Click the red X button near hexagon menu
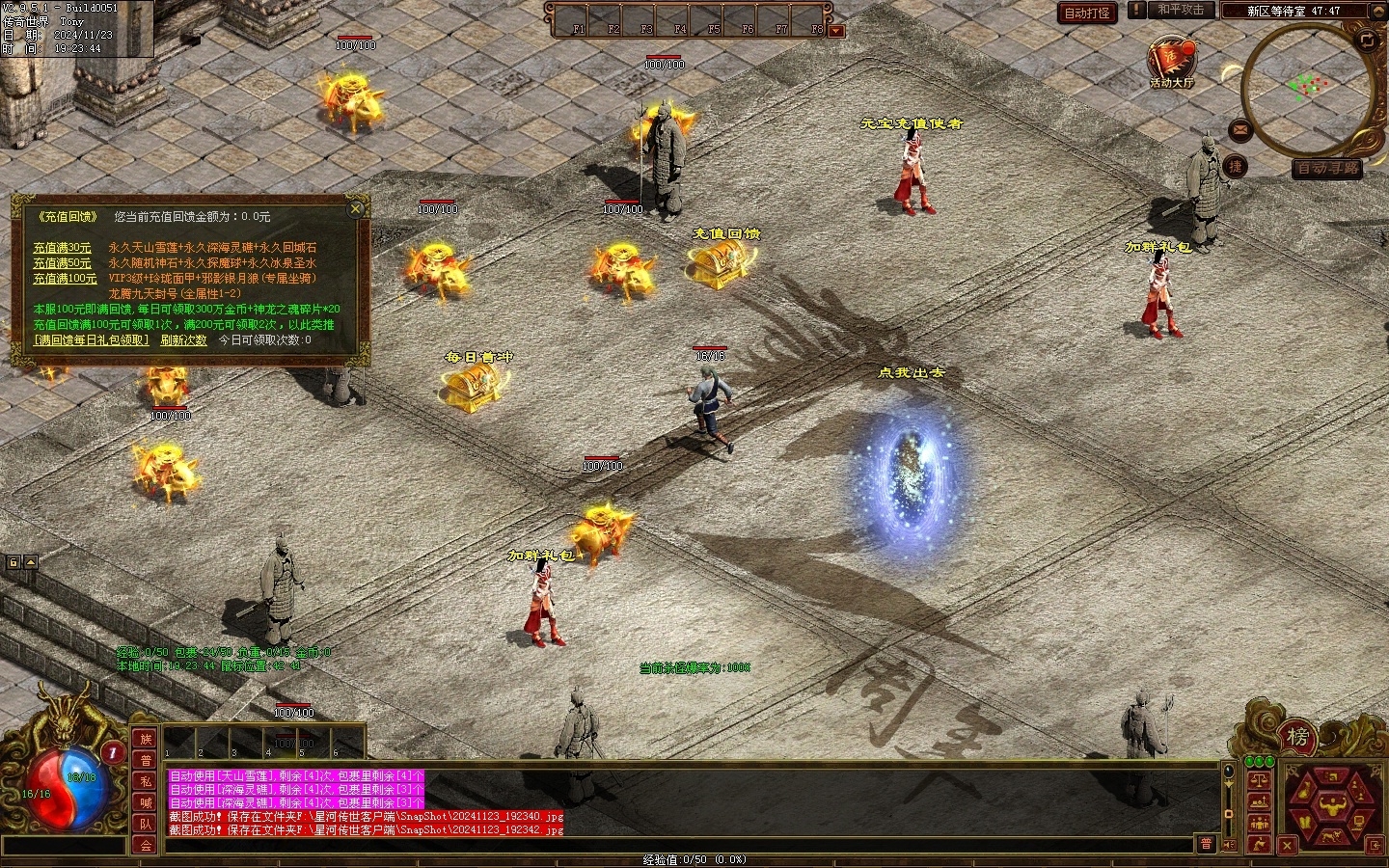Screen dimensions: 1389x868 click(1286, 846)
